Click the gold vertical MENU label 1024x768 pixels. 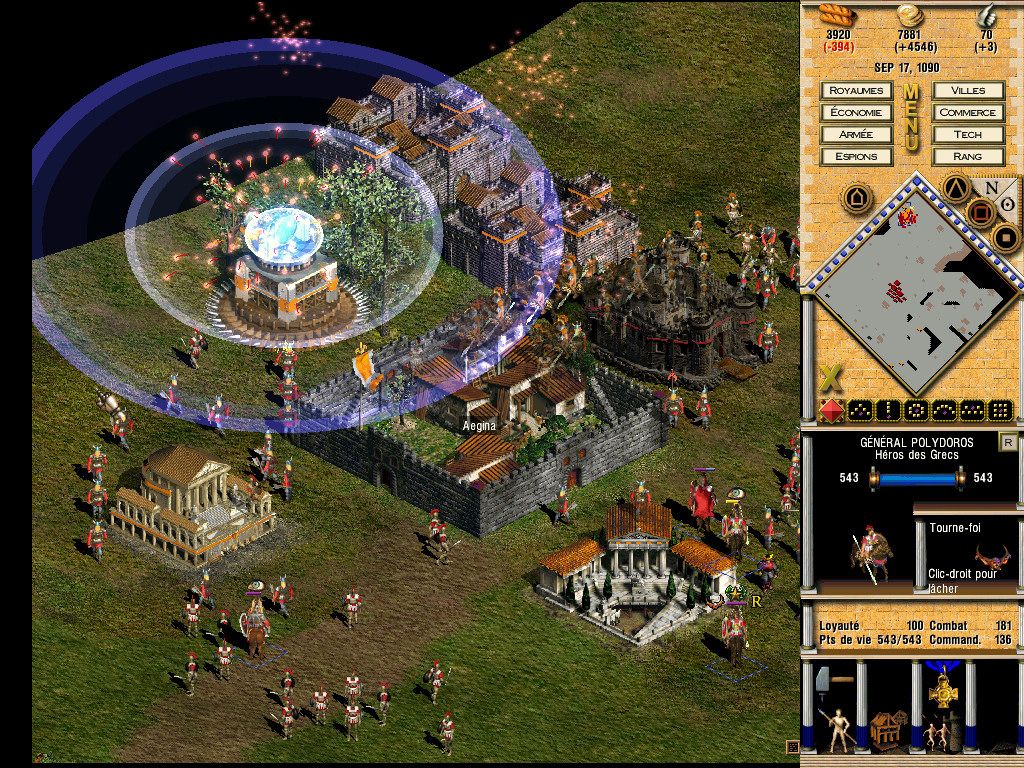(911, 118)
